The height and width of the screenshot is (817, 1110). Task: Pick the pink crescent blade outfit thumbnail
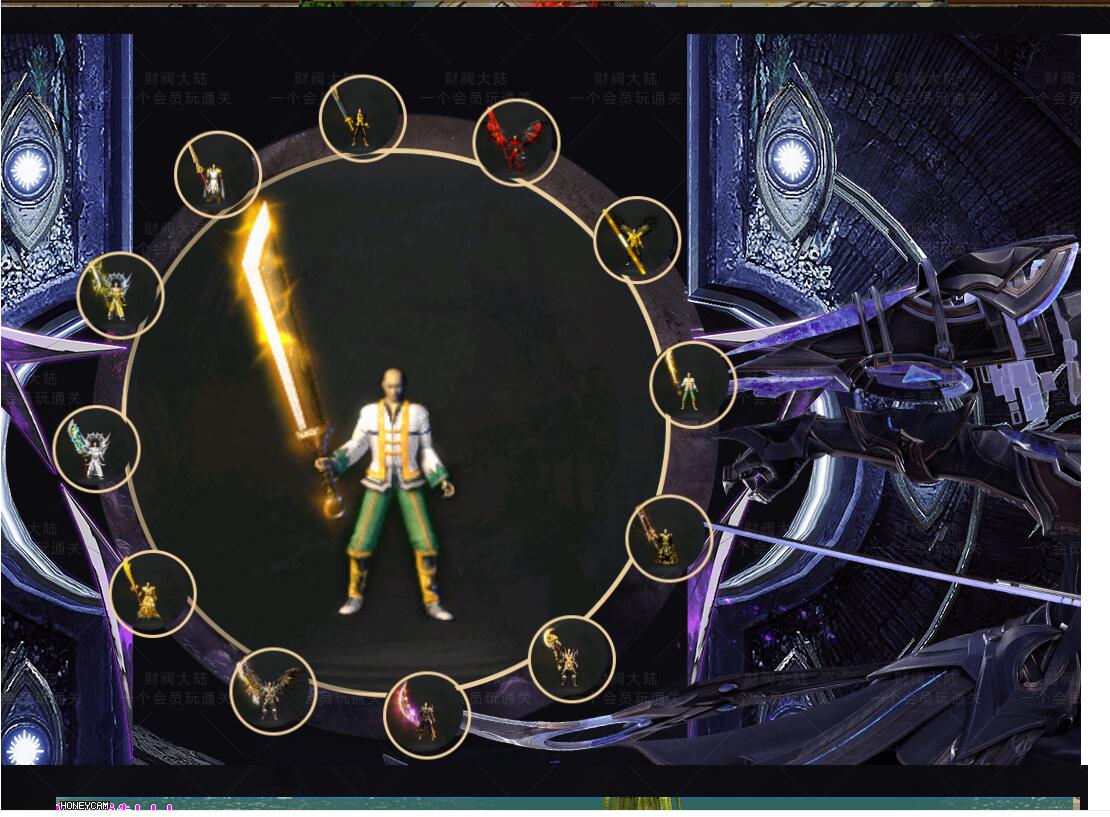click(426, 715)
